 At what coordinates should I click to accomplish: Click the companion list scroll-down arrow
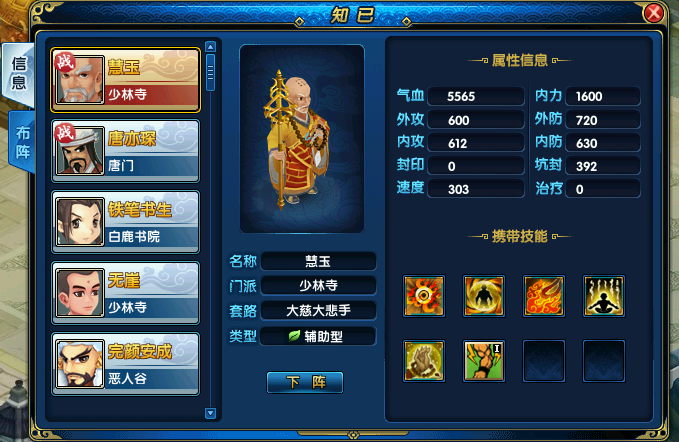click(x=210, y=412)
